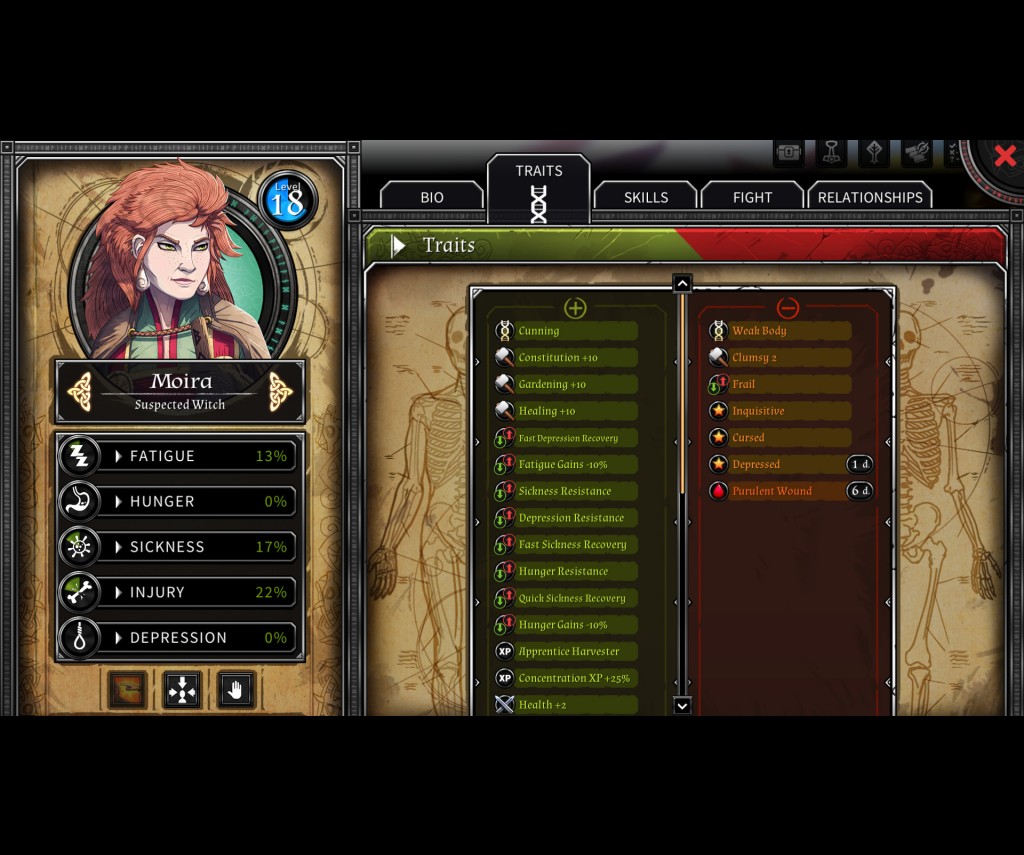The image size is (1024, 855).
Task: Click the Cursed negative trait
Action: point(780,438)
